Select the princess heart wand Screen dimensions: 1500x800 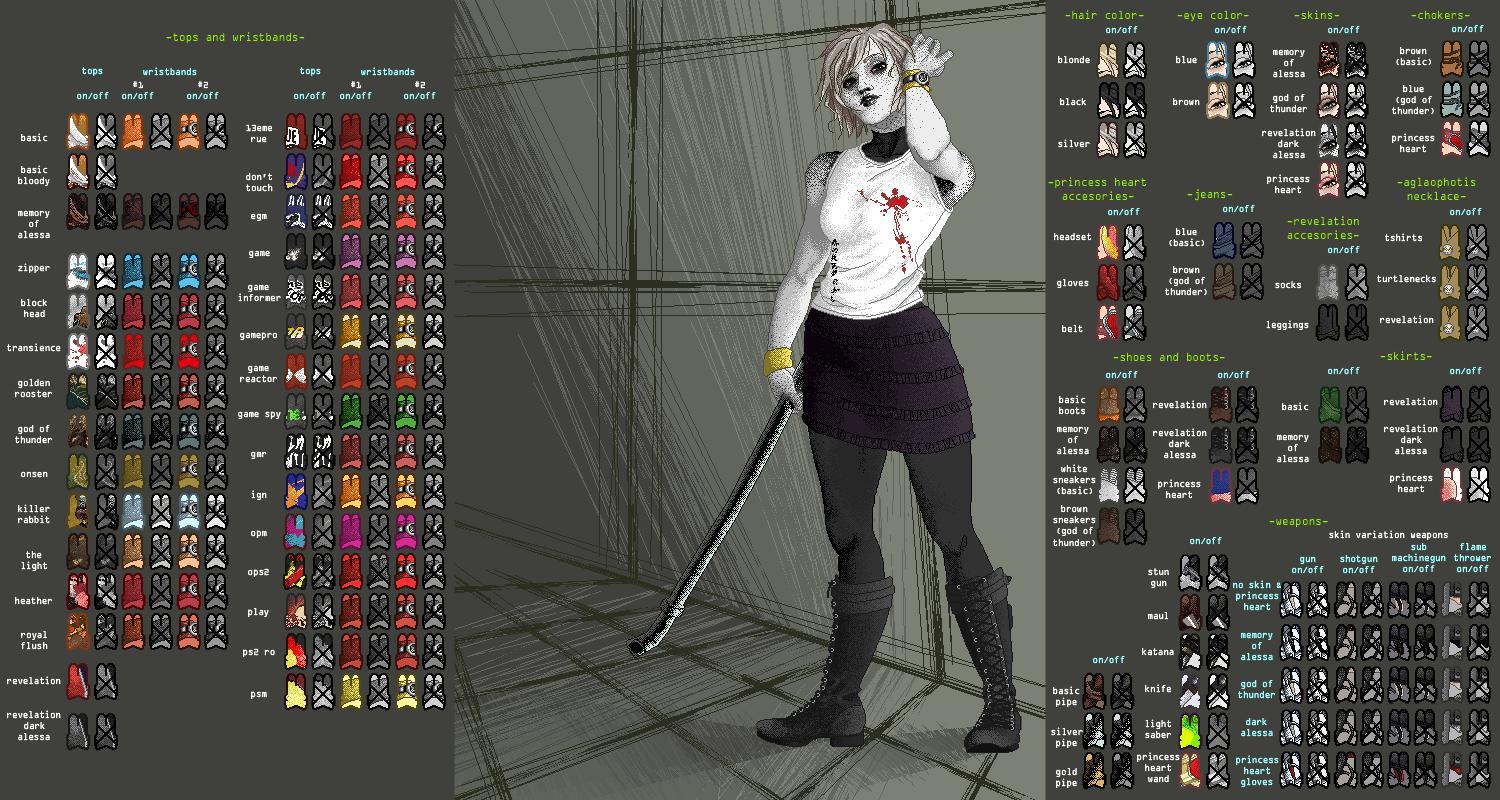point(1190,768)
